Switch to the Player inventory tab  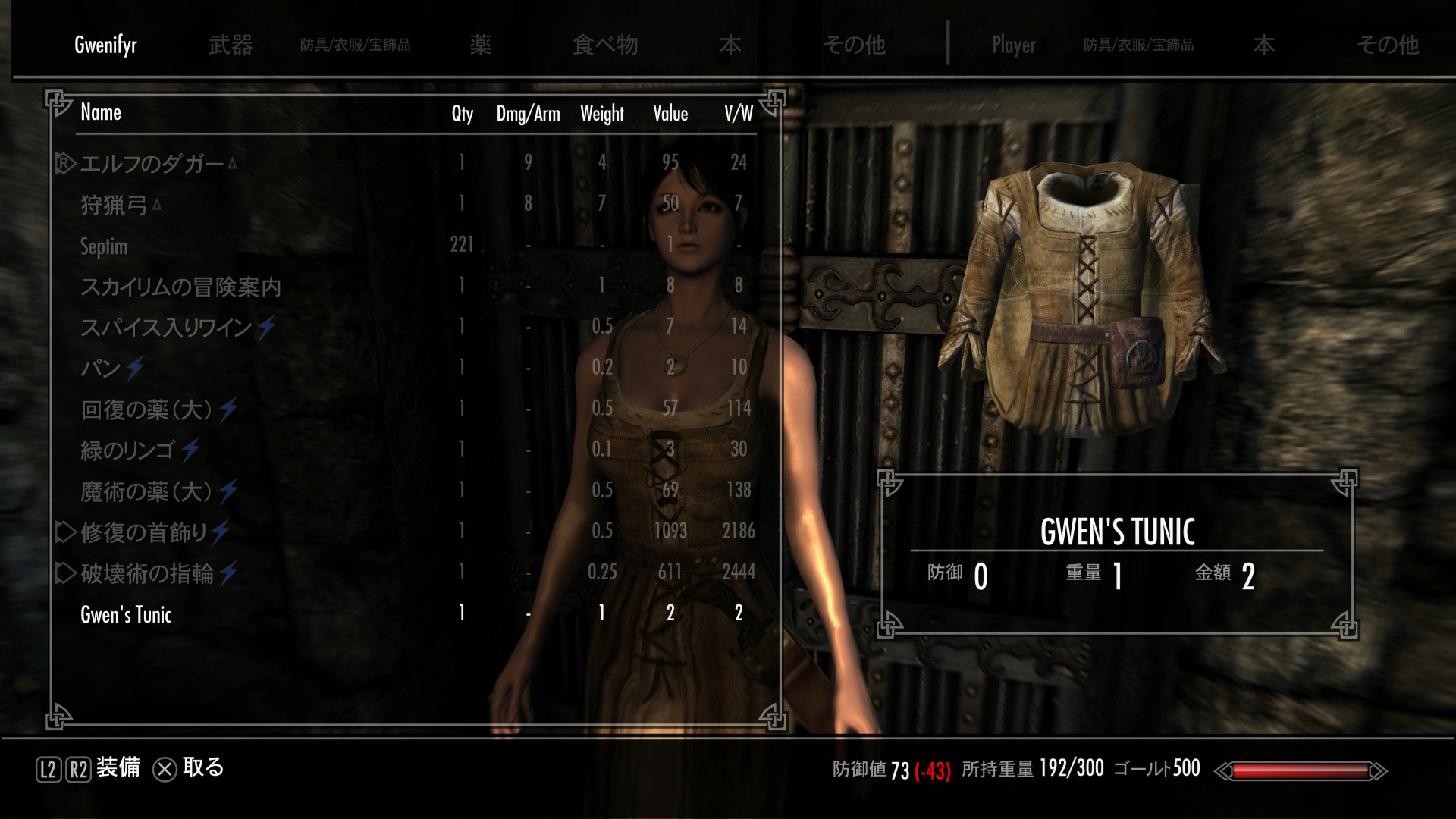tap(1013, 45)
